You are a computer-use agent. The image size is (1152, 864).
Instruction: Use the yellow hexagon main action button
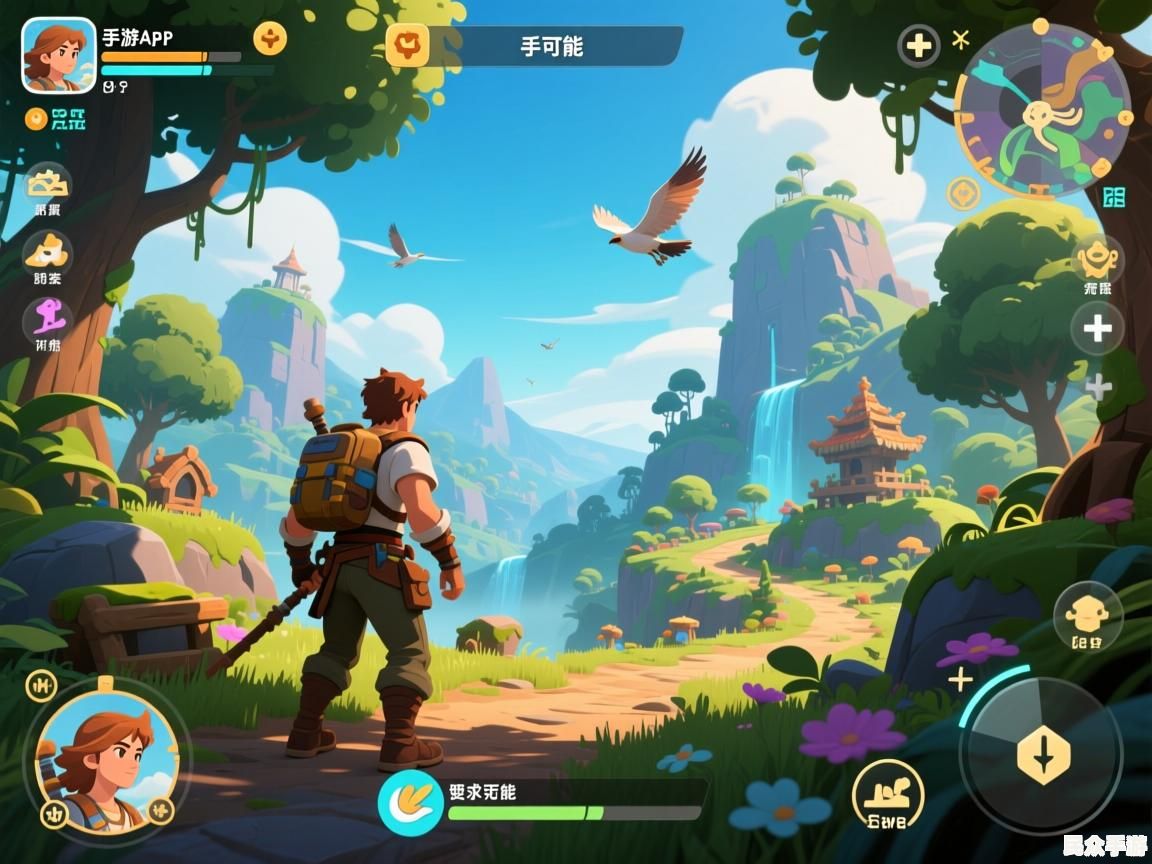pyautogui.click(x=1043, y=756)
